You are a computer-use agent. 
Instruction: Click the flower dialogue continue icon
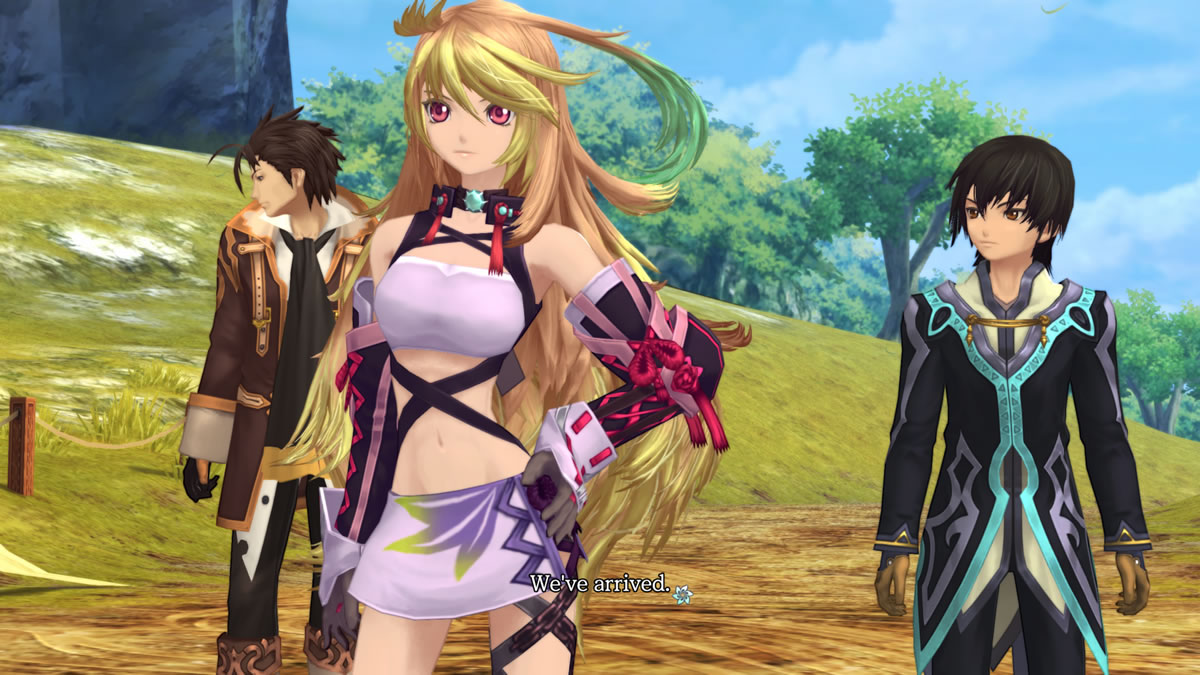[683, 594]
